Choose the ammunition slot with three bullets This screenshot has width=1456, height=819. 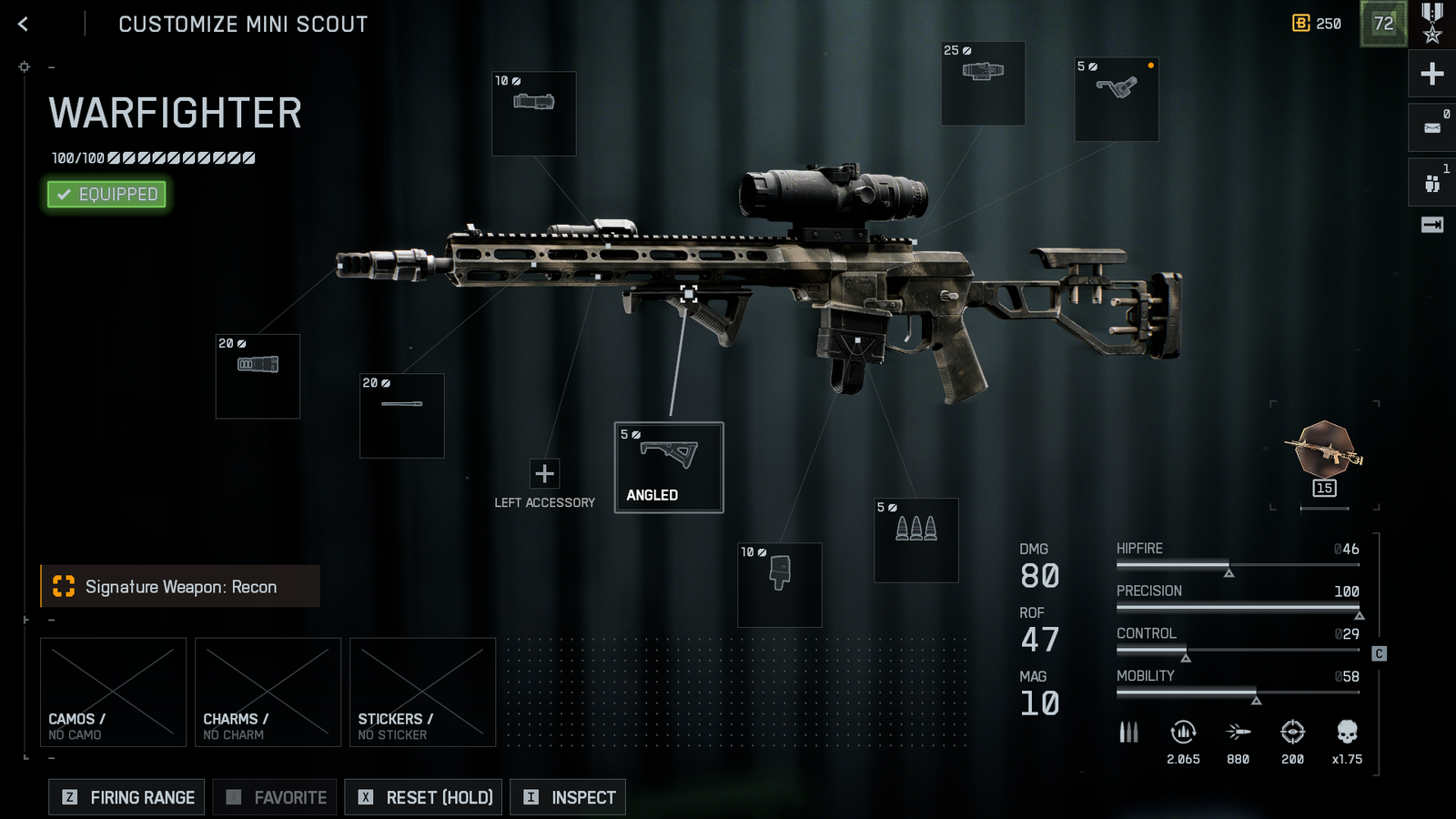click(916, 540)
